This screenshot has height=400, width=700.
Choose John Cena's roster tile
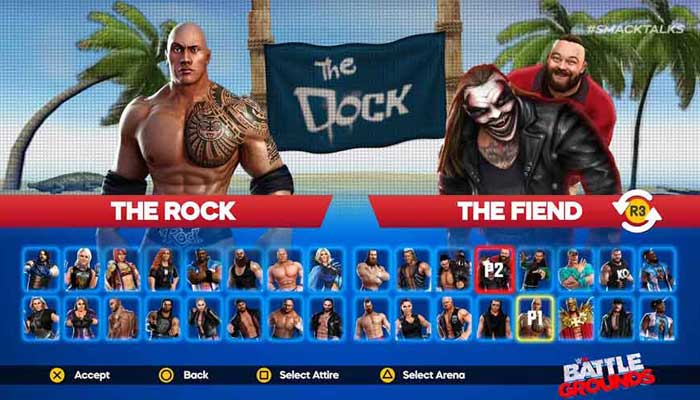pyautogui.click(x=575, y=269)
